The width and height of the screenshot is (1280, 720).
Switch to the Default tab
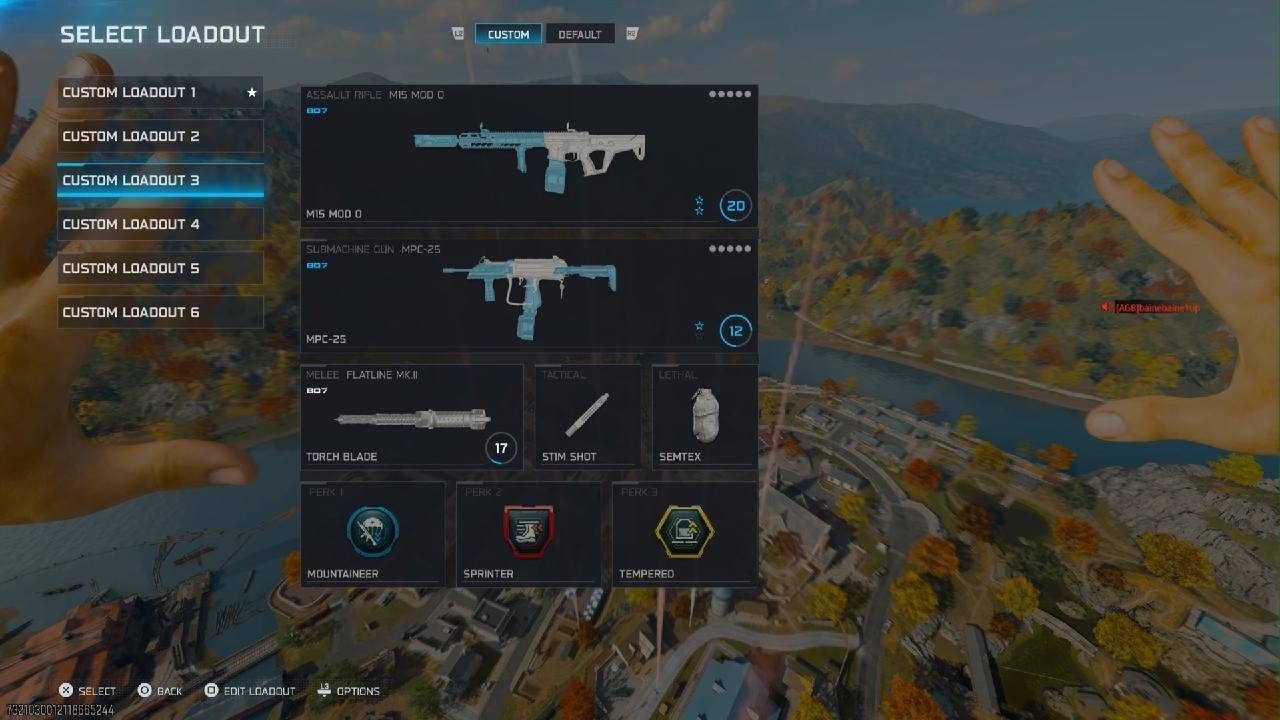[x=580, y=35]
